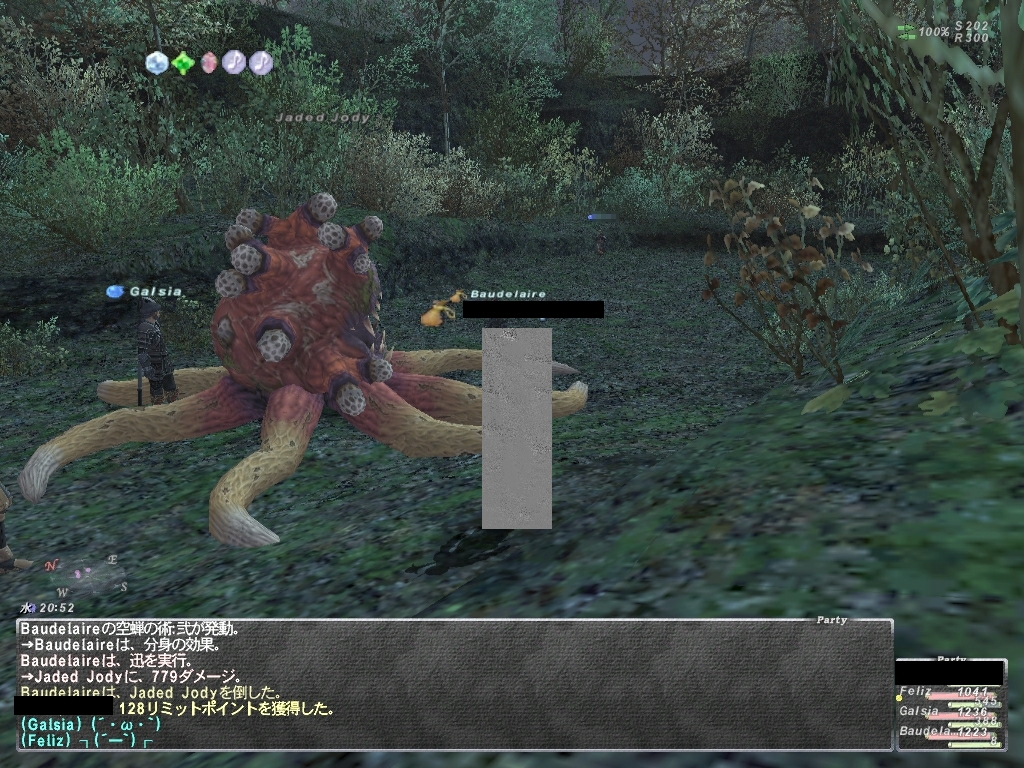
Task: Click the compass rose
Action: tap(84, 574)
